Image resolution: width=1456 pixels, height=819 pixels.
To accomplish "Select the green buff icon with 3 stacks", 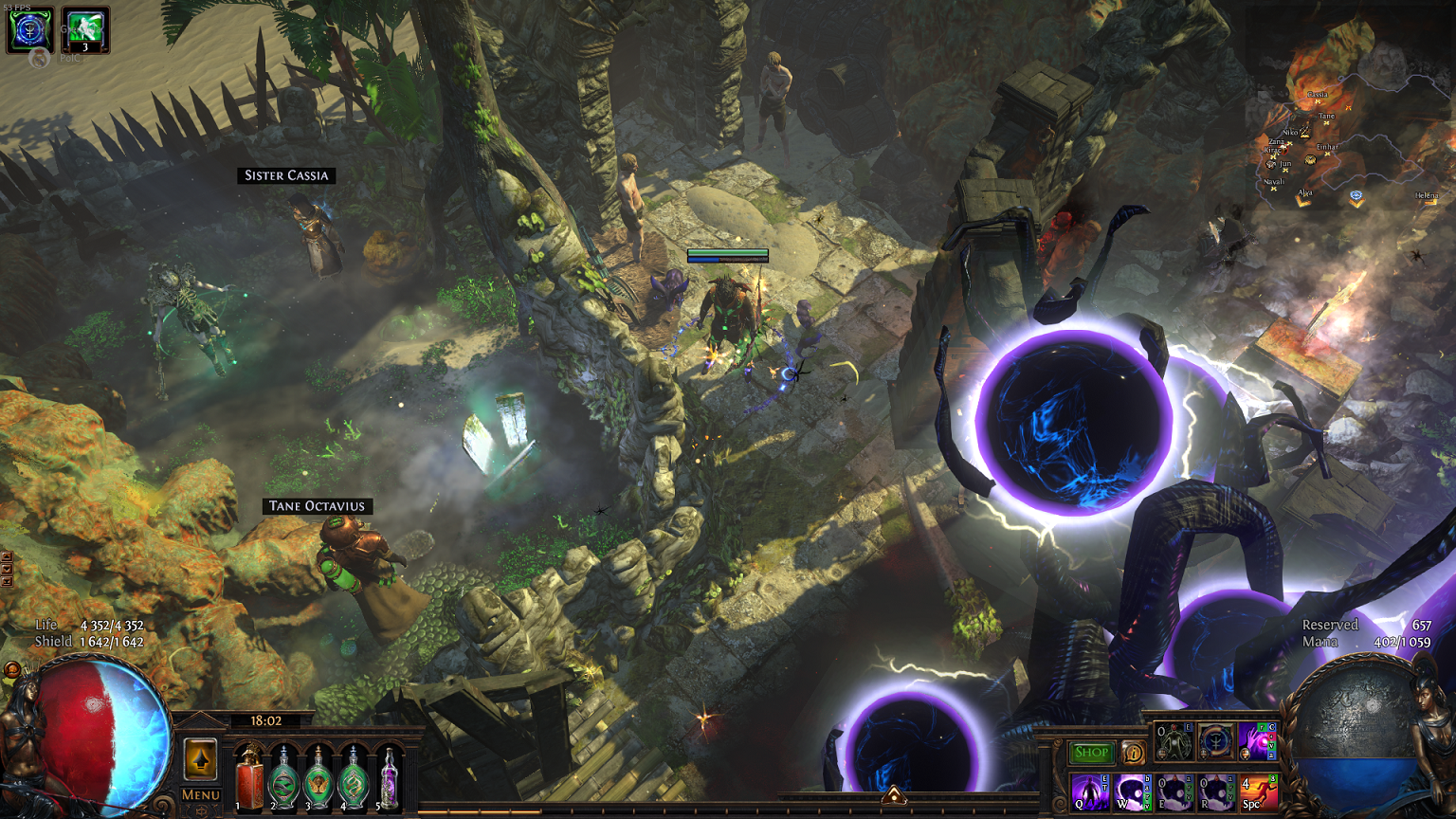I will tap(85, 29).
